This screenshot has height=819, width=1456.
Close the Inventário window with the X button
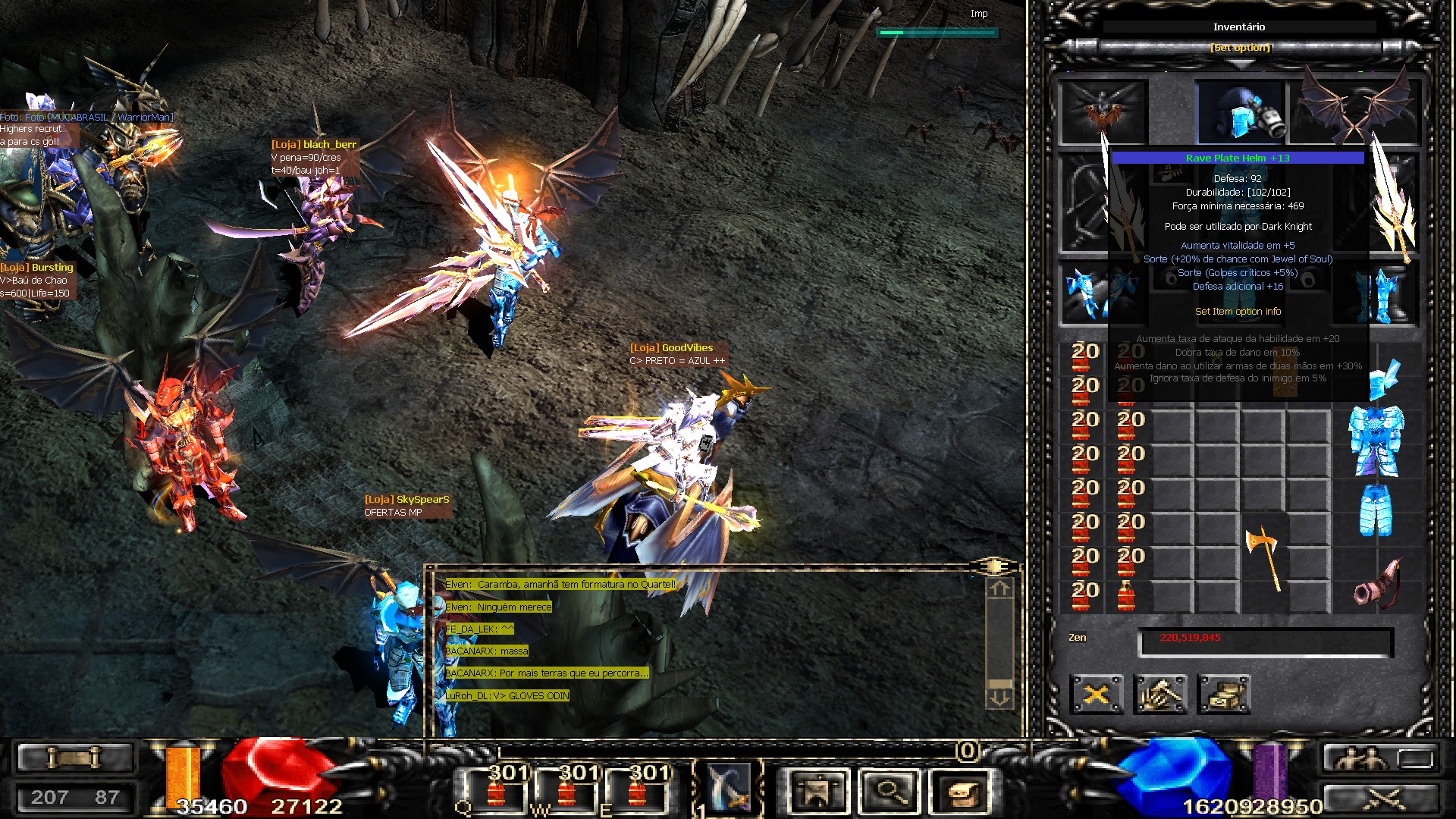(1096, 694)
